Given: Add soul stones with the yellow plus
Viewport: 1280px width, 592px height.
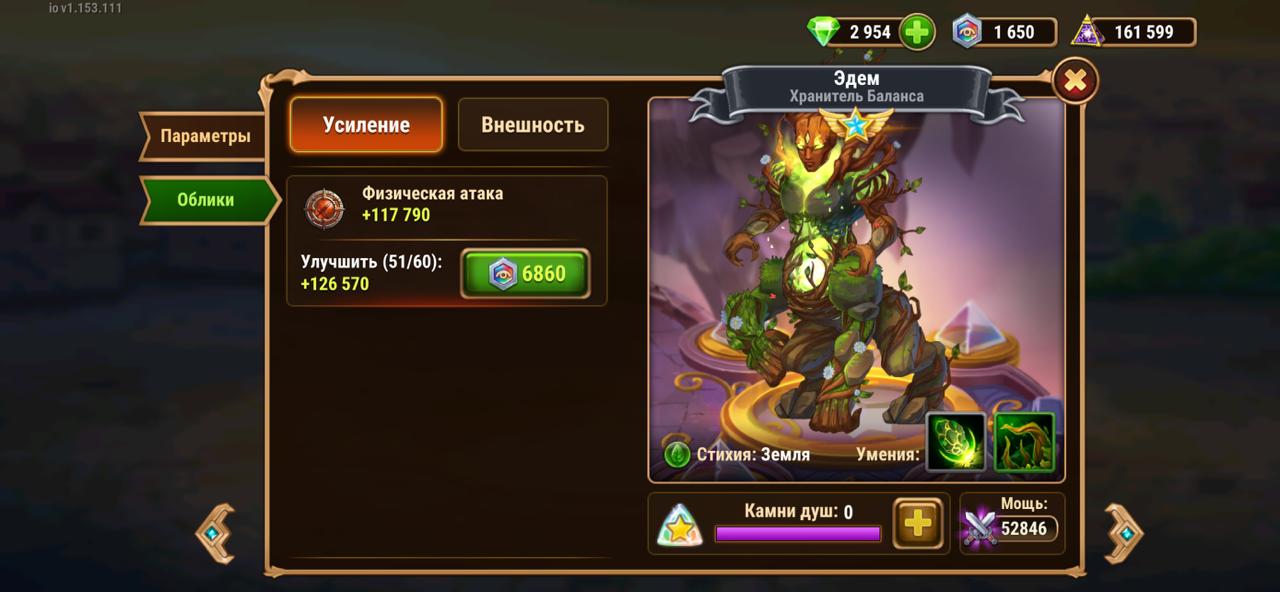Looking at the screenshot, I should pos(917,523).
